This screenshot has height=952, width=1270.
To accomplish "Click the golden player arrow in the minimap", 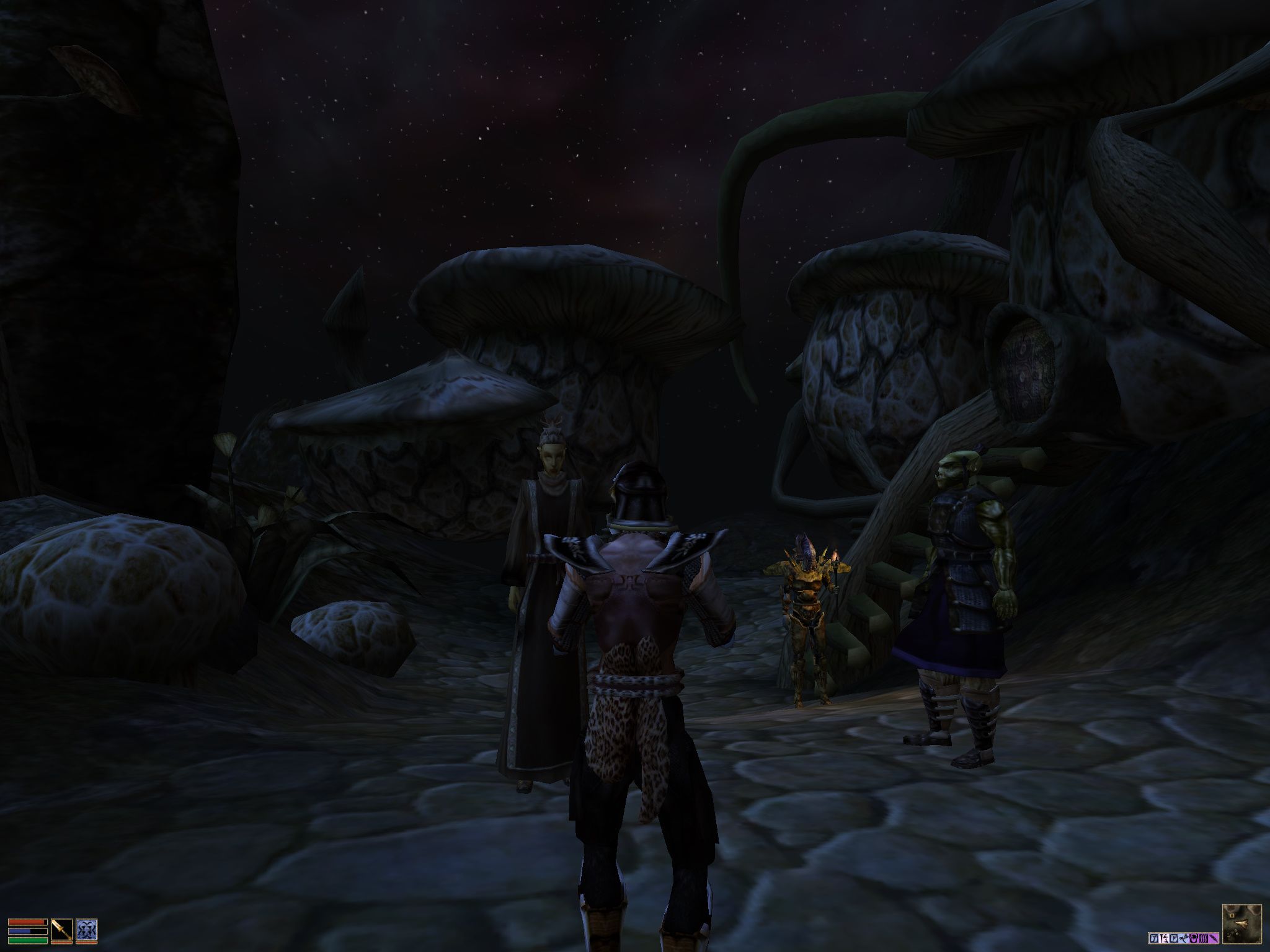I will coord(1241,923).
